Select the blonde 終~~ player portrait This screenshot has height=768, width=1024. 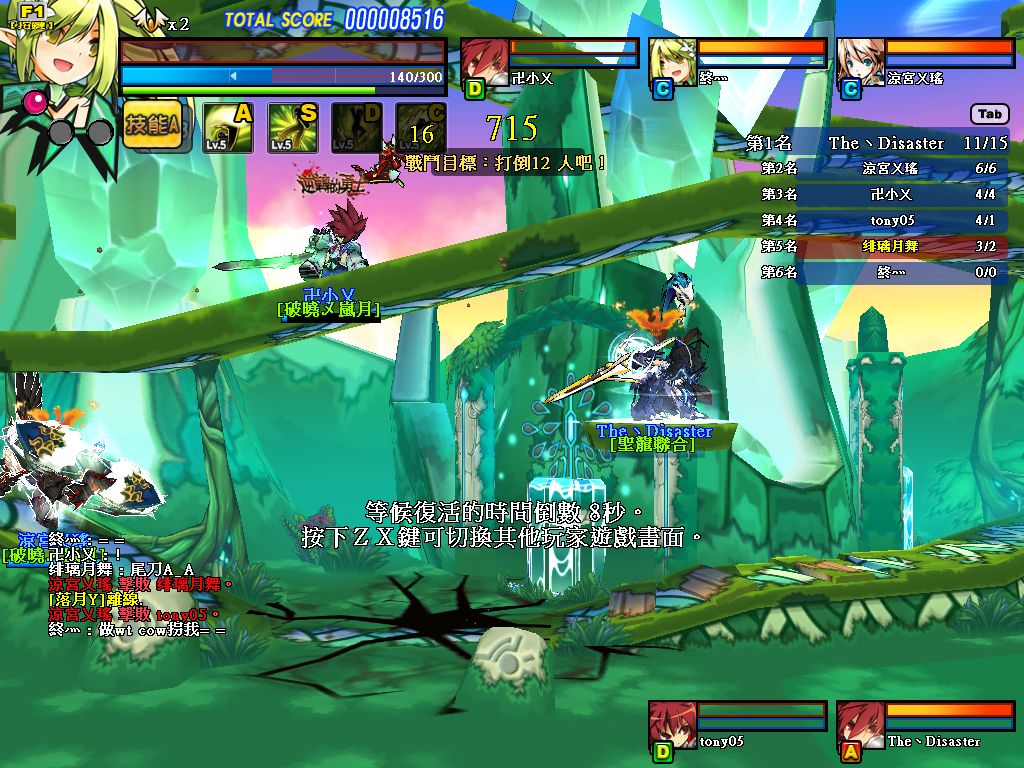672,60
